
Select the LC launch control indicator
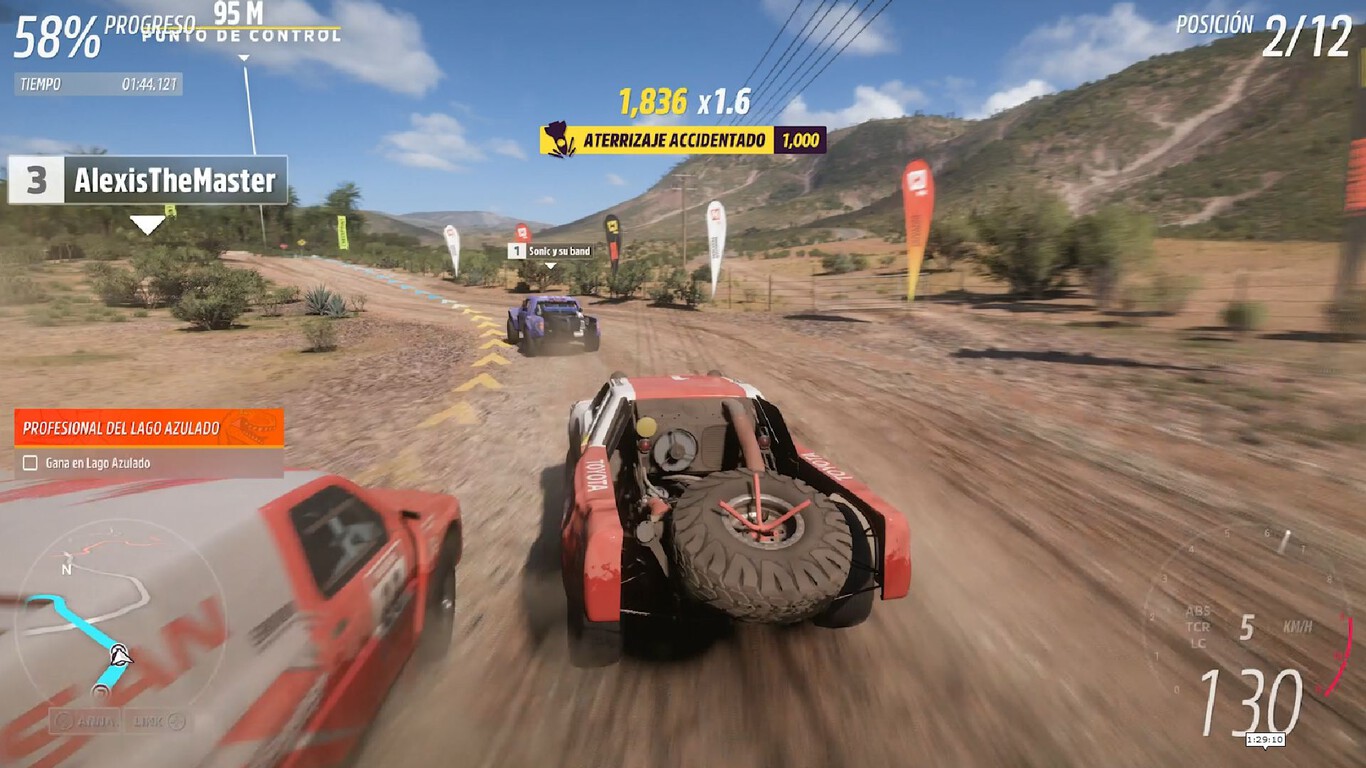pos(1197,643)
